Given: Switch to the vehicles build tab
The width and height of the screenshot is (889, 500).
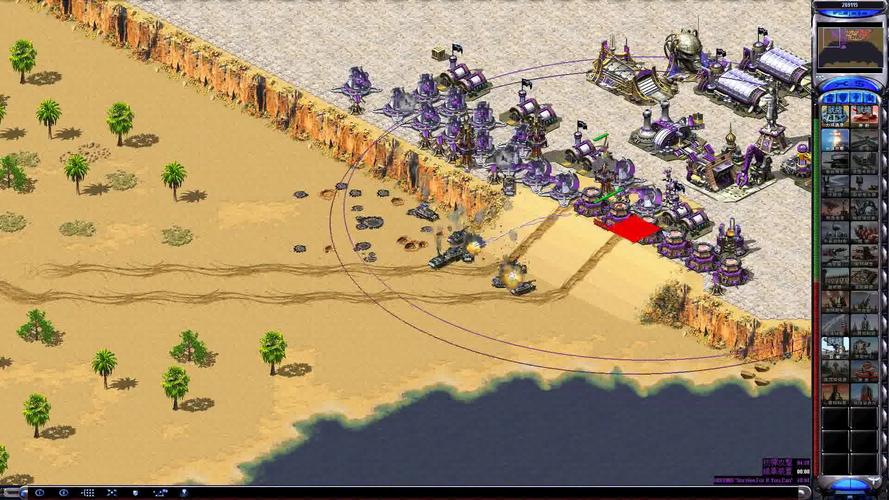Looking at the screenshot, I should (872, 97).
